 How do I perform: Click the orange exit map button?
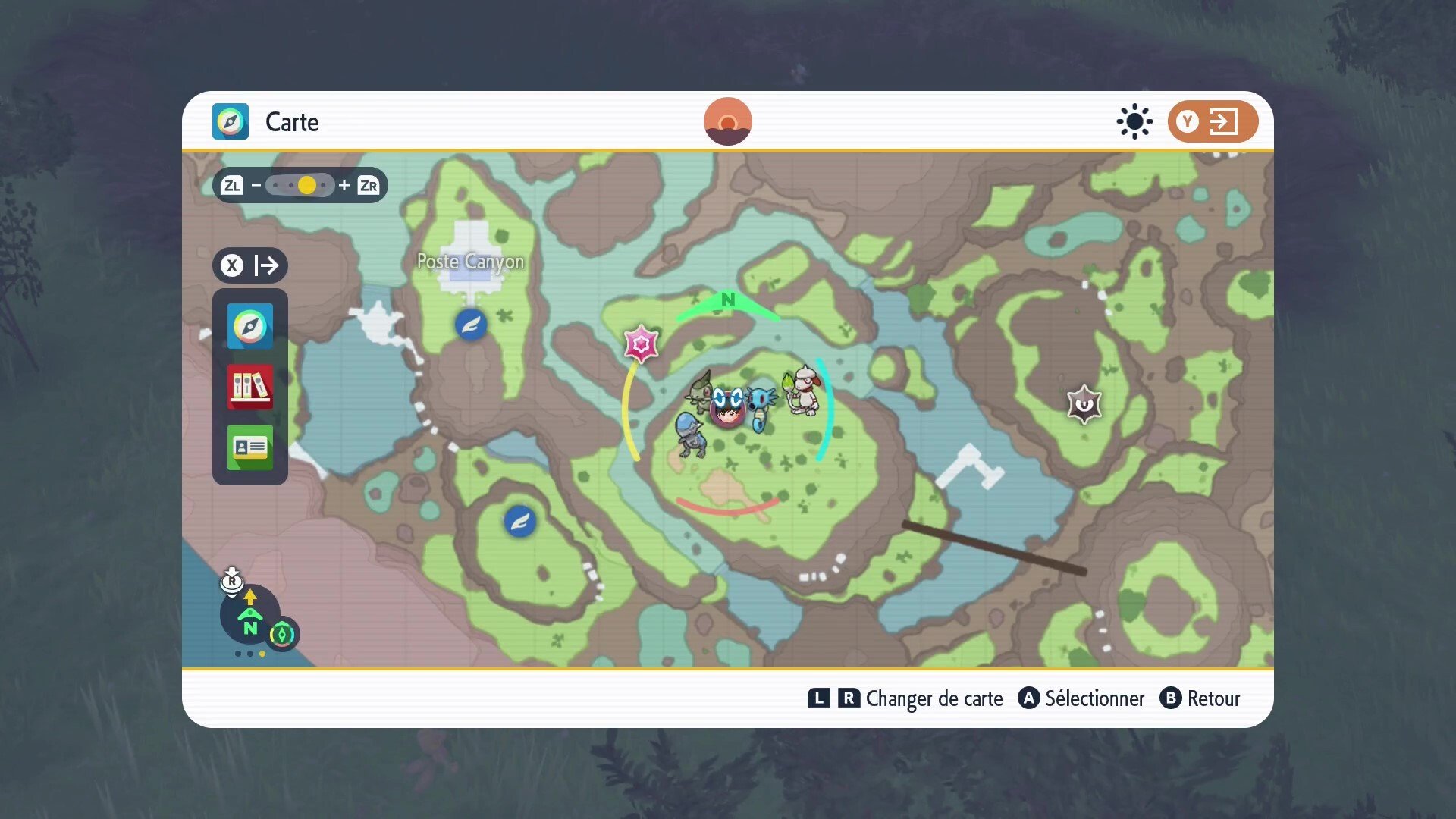pos(1212,121)
